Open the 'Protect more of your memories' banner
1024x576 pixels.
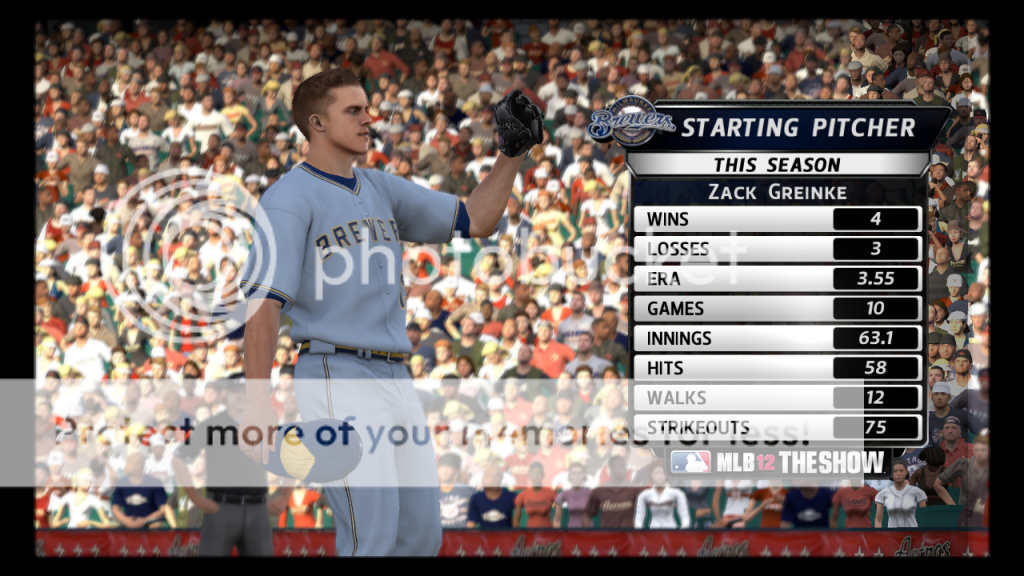coord(430,433)
